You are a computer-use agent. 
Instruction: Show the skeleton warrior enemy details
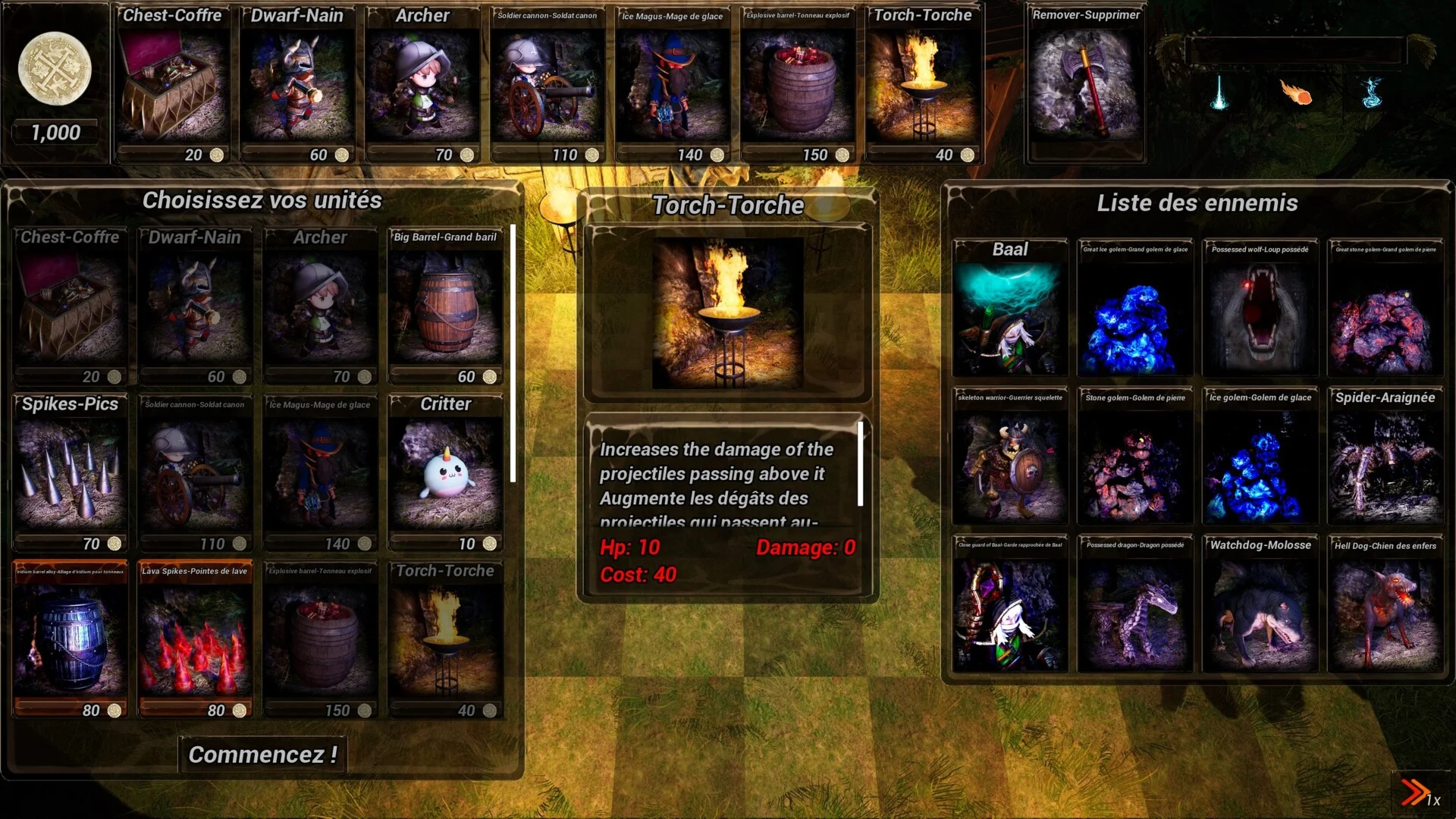click(1010, 457)
